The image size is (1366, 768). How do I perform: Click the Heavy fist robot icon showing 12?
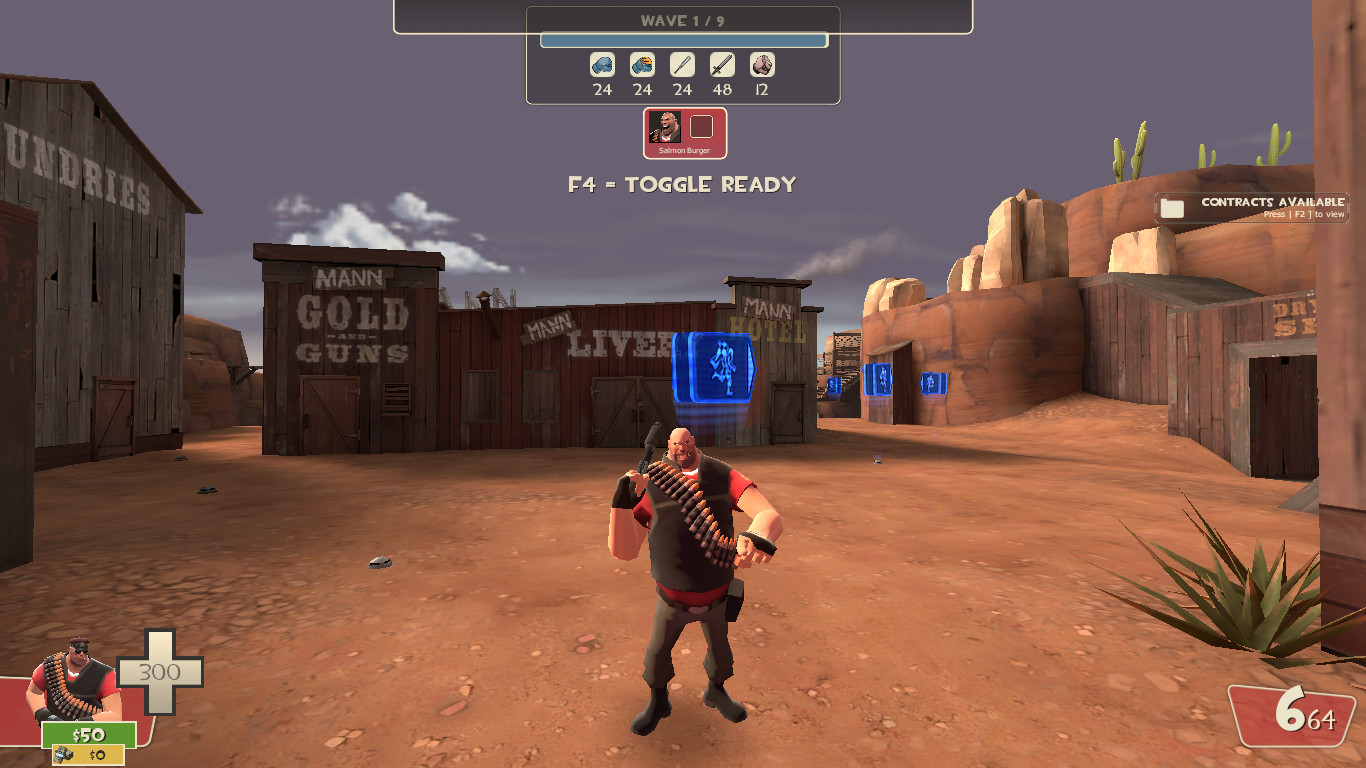tap(761, 67)
